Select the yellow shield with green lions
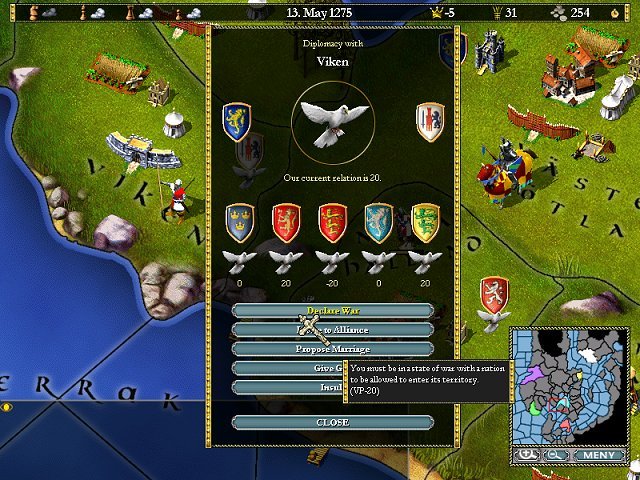 point(425,223)
